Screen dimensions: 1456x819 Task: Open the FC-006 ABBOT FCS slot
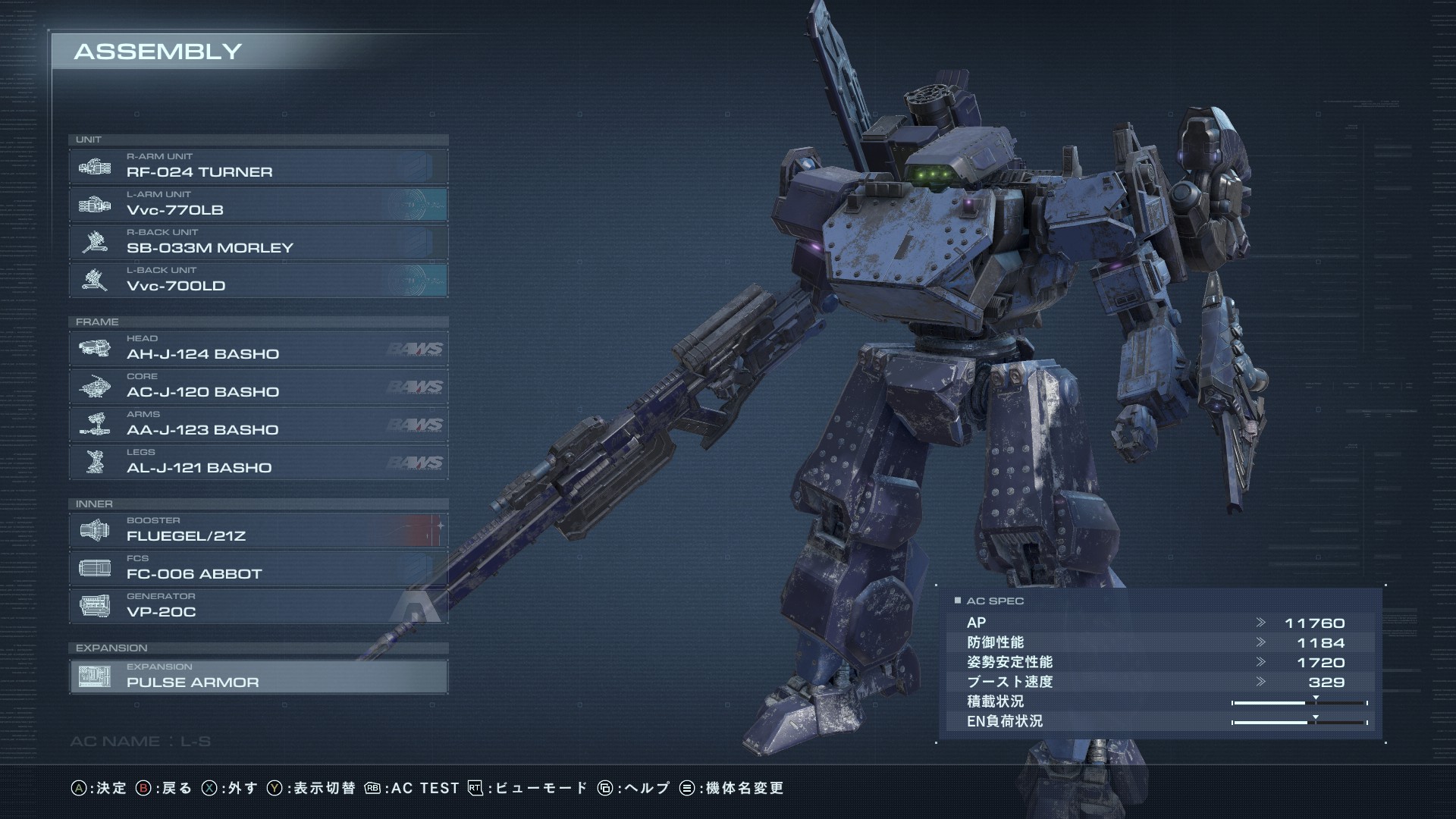(x=258, y=568)
